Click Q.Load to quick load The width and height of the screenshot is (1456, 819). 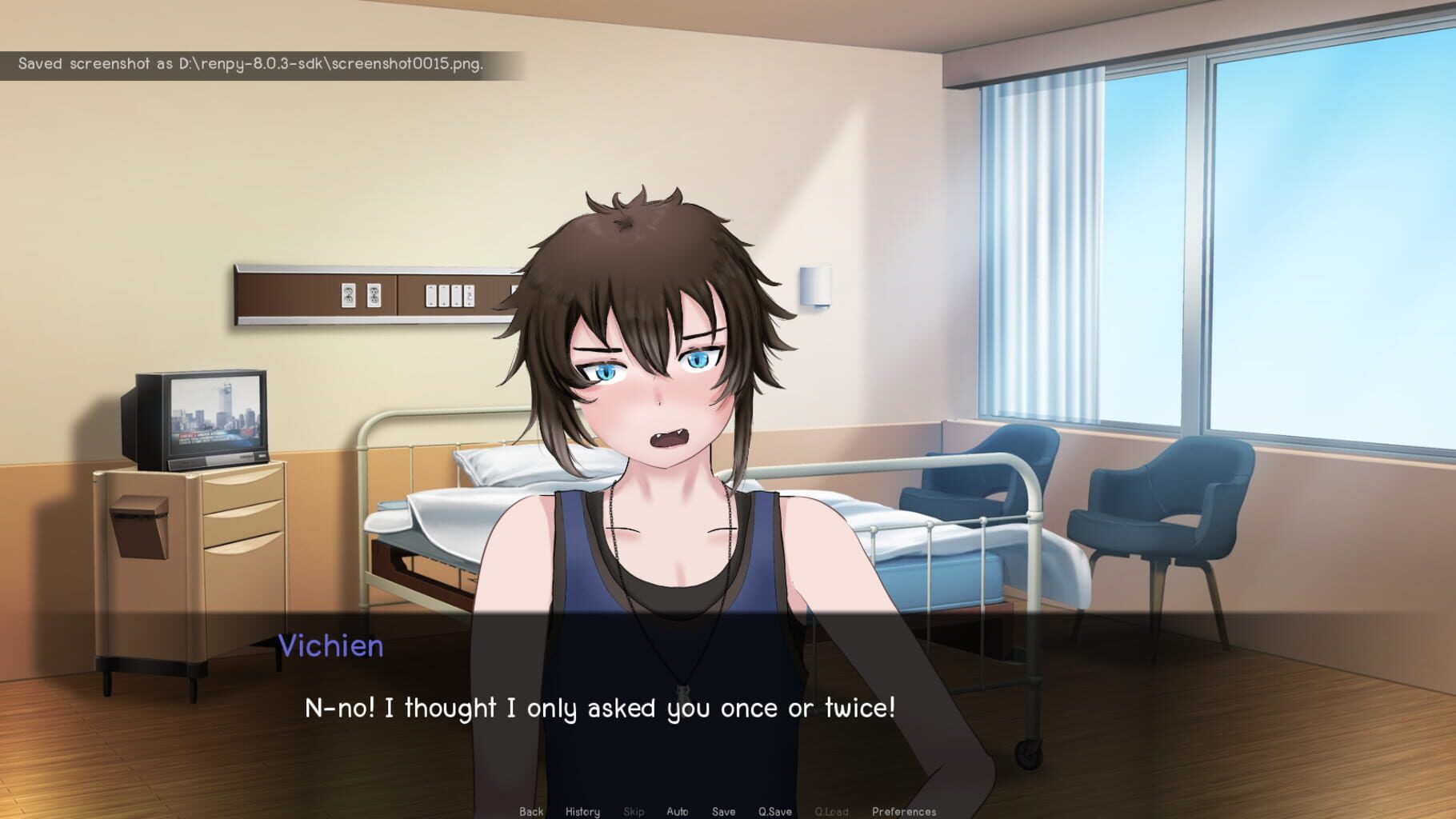831,810
